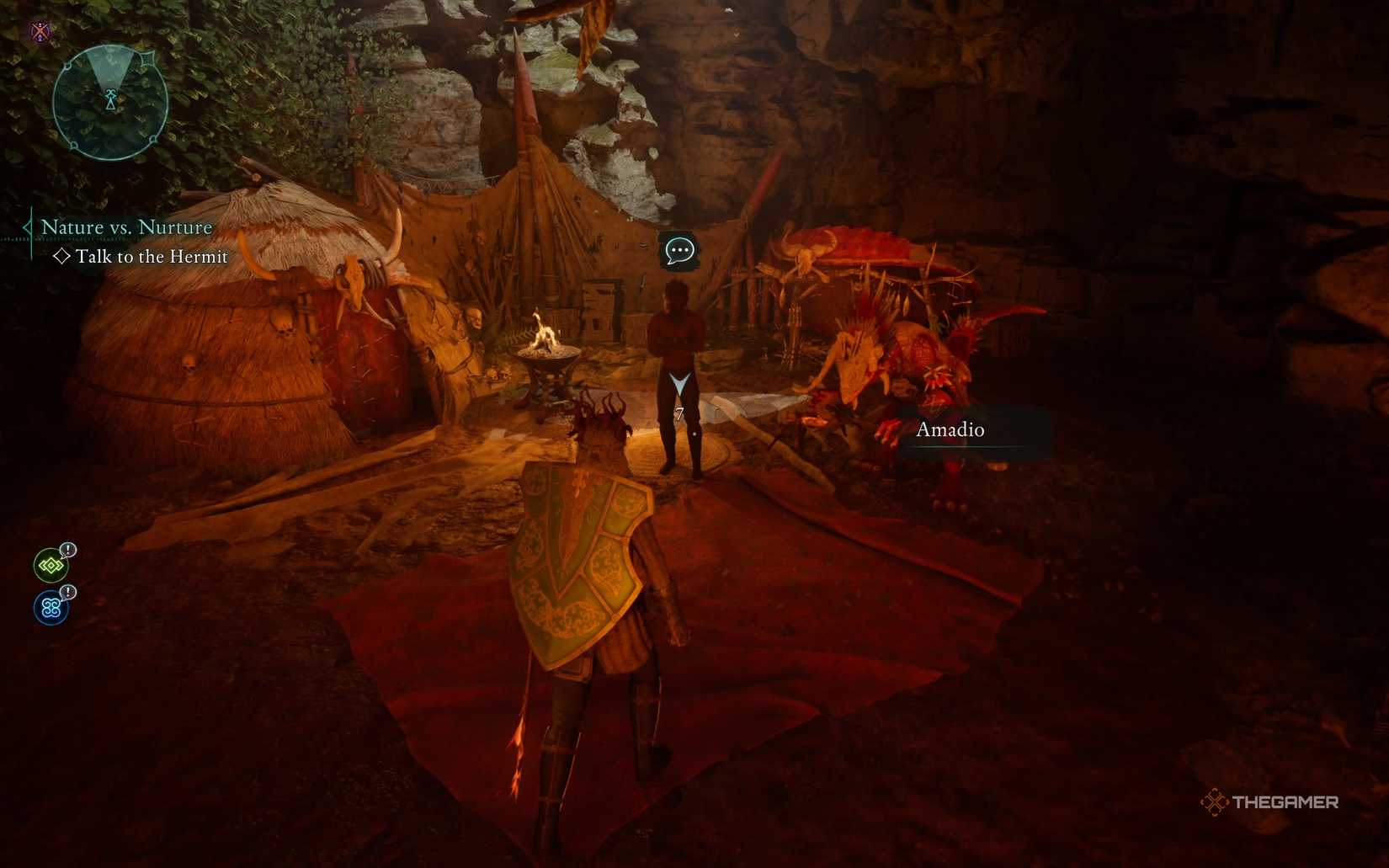Viewport: 1389px width, 868px height.
Task: Open the blue knot notification icon
Action: pyautogui.click(x=51, y=607)
